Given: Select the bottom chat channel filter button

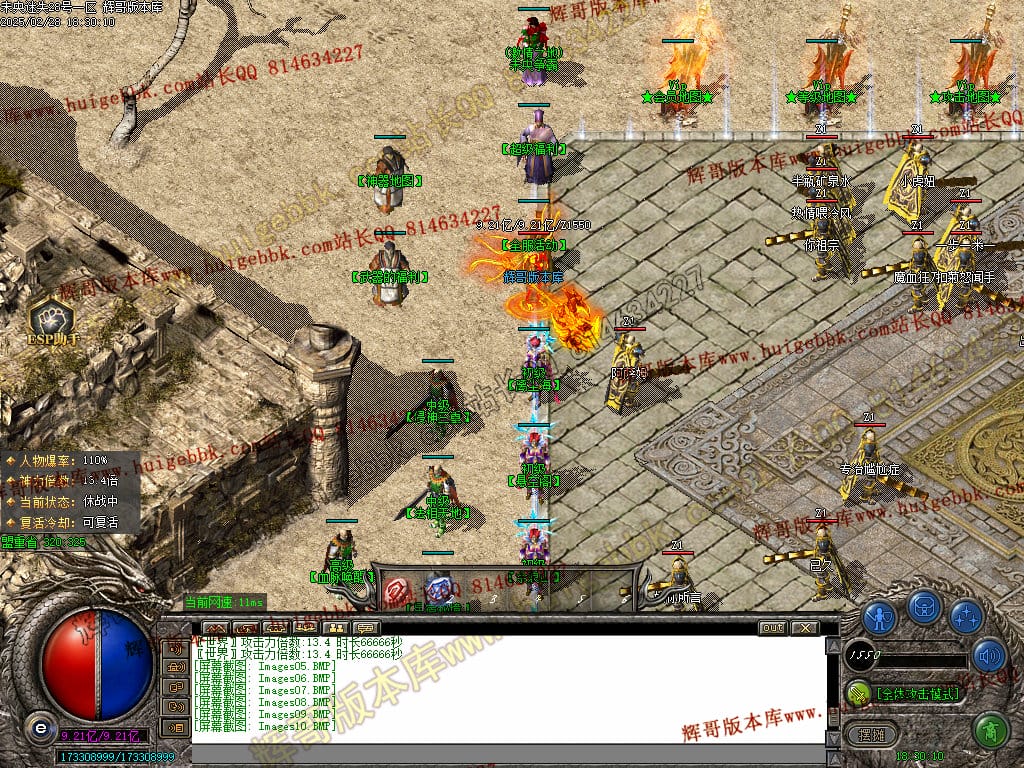Looking at the screenshot, I should (x=176, y=727).
